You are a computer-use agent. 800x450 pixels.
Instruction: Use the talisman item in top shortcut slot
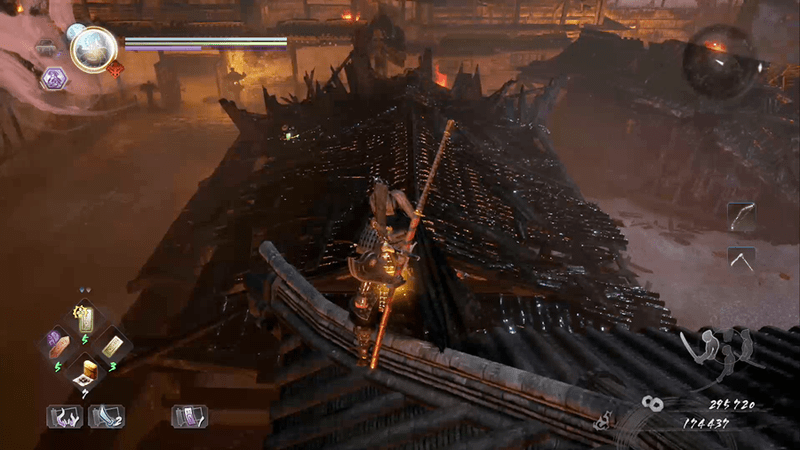pos(86,319)
